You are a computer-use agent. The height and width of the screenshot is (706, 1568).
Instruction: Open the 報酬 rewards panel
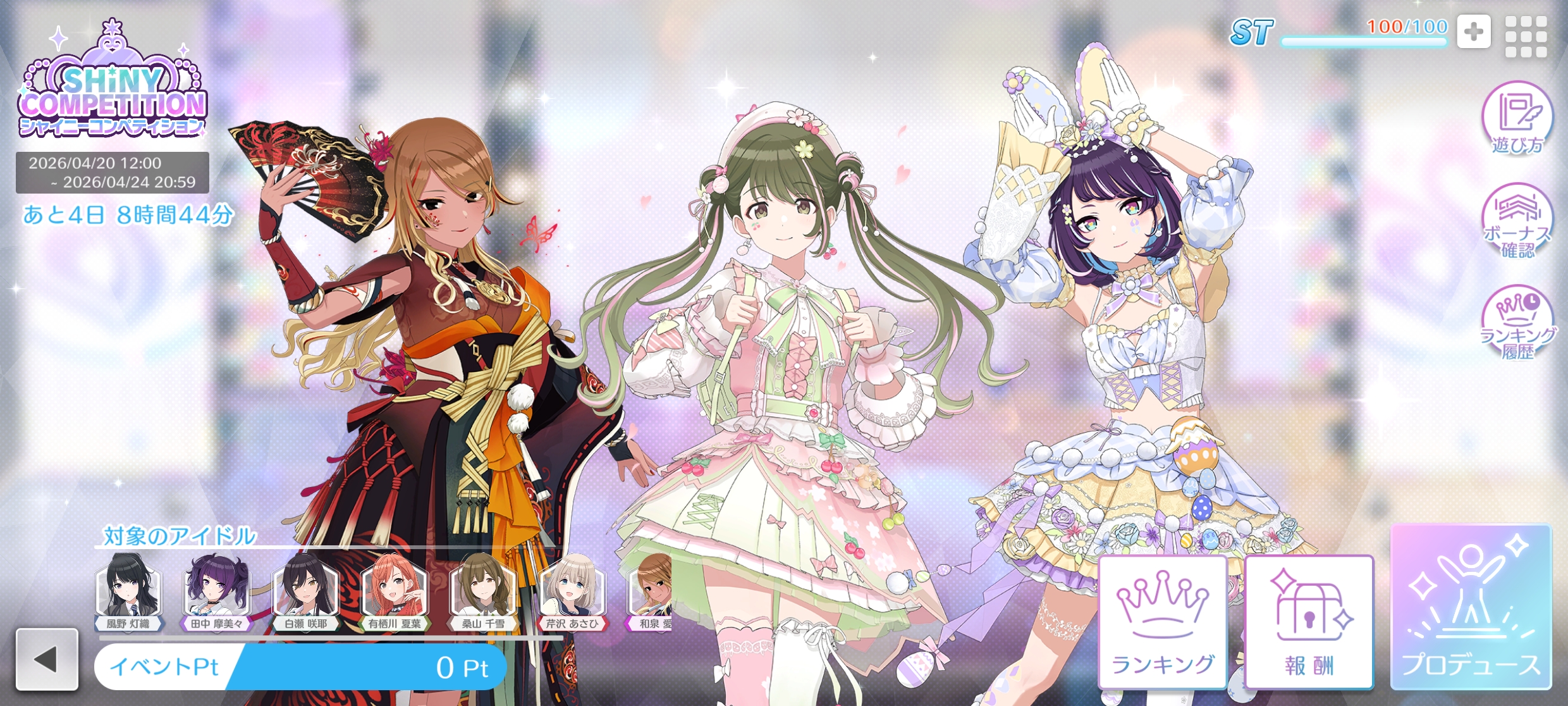(1309, 622)
